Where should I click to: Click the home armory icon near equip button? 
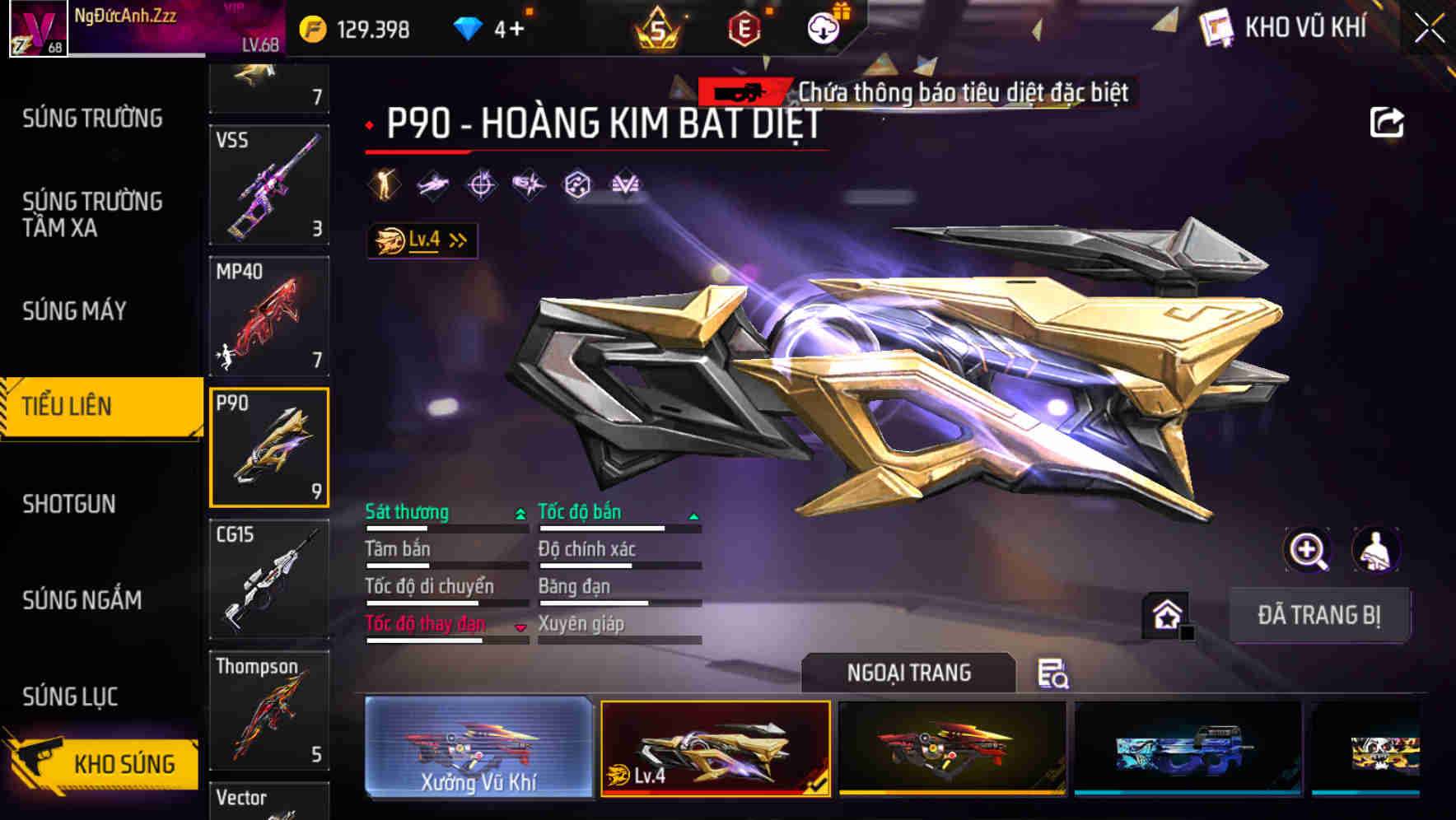click(1165, 613)
